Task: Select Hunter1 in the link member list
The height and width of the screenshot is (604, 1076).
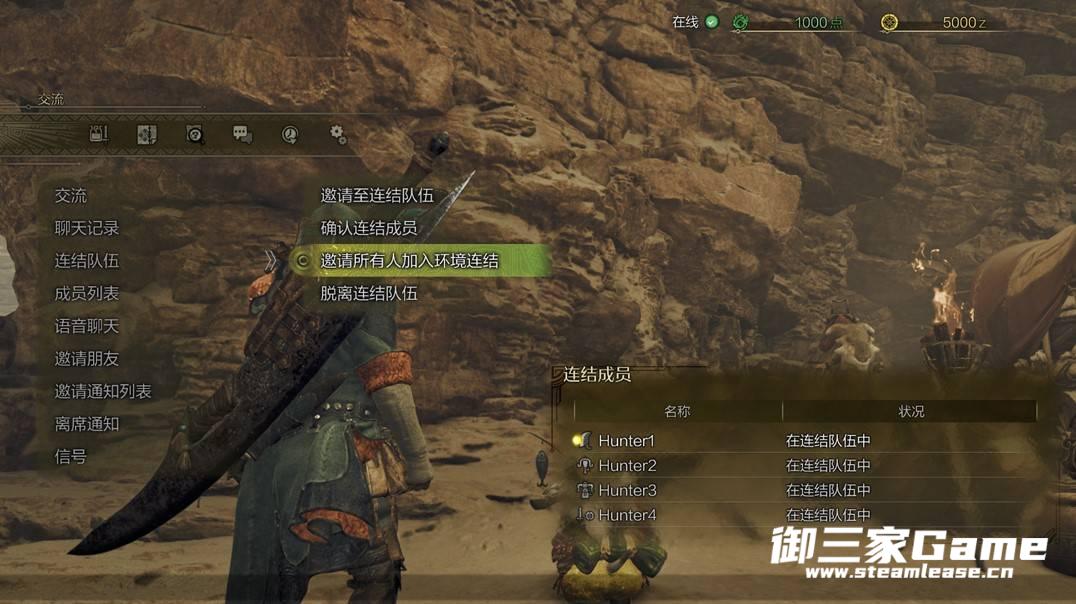Action: pos(627,441)
